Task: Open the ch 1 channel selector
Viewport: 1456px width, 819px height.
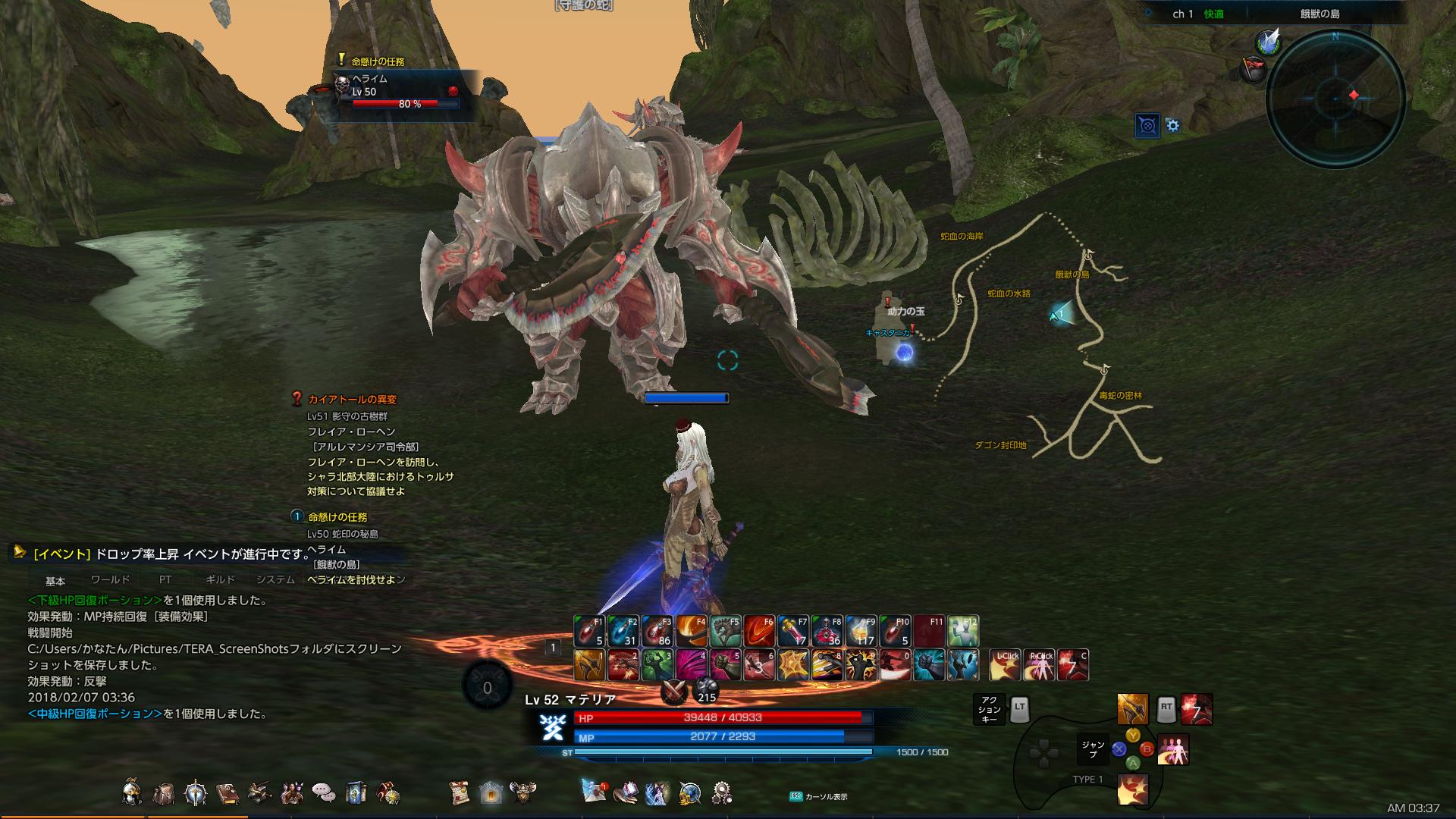Action: click(x=1183, y=14)
